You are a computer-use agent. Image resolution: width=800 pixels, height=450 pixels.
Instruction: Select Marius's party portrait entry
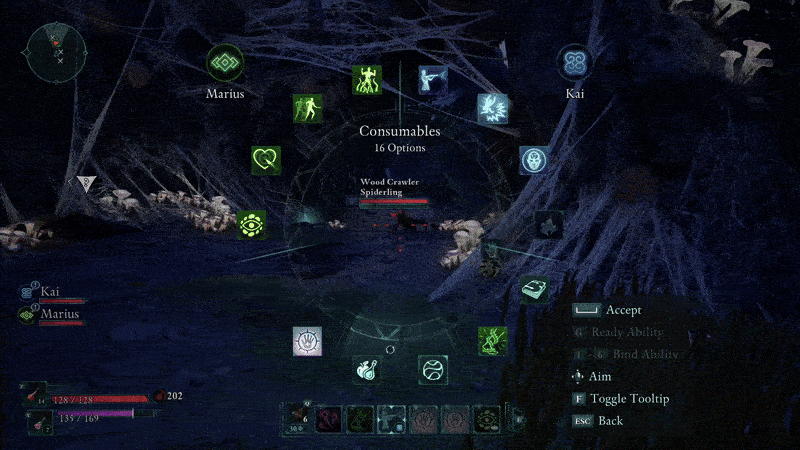click(x=50, y=314)
